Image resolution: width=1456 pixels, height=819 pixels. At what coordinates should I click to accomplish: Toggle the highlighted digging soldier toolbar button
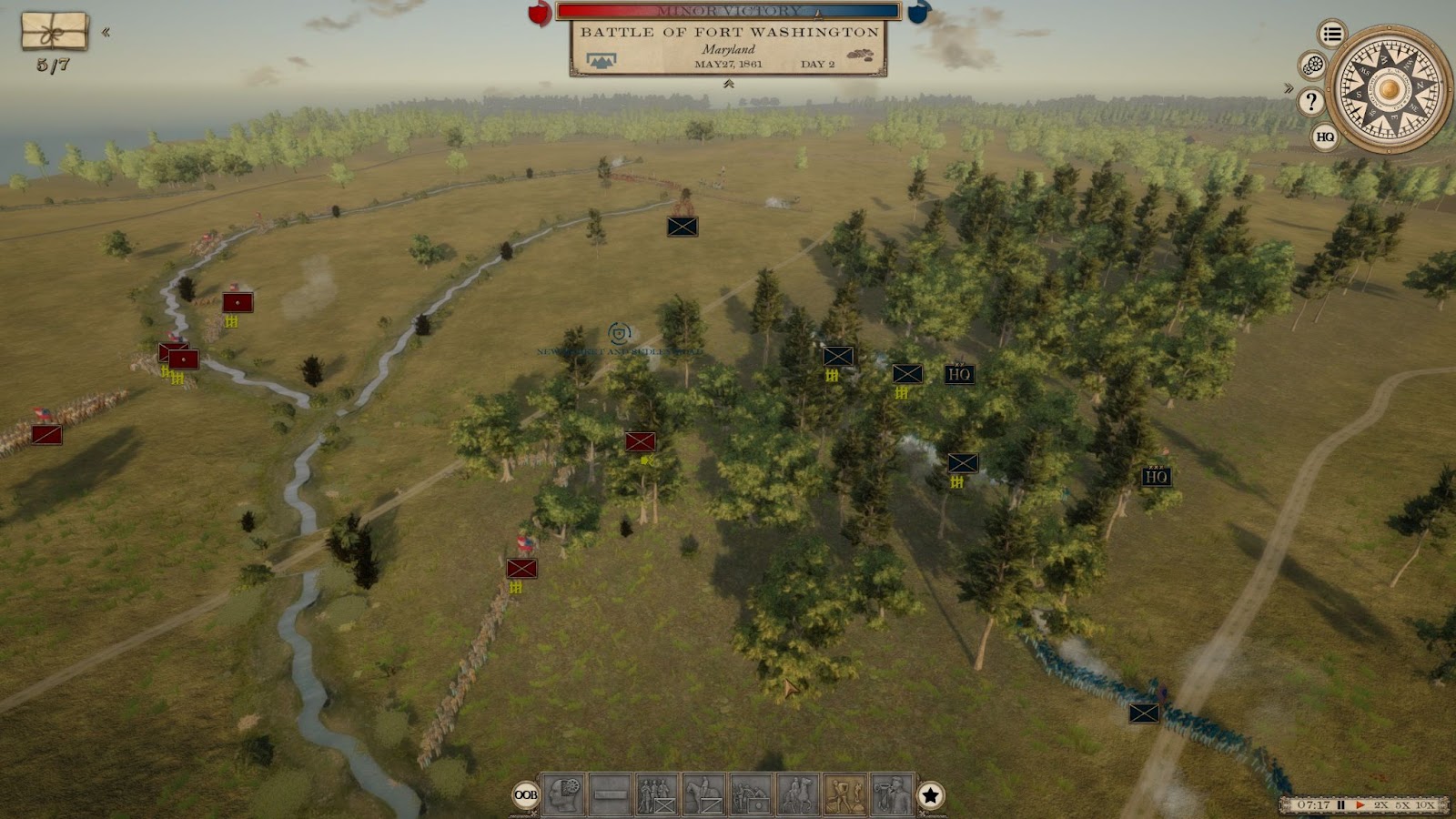[844, 794]
